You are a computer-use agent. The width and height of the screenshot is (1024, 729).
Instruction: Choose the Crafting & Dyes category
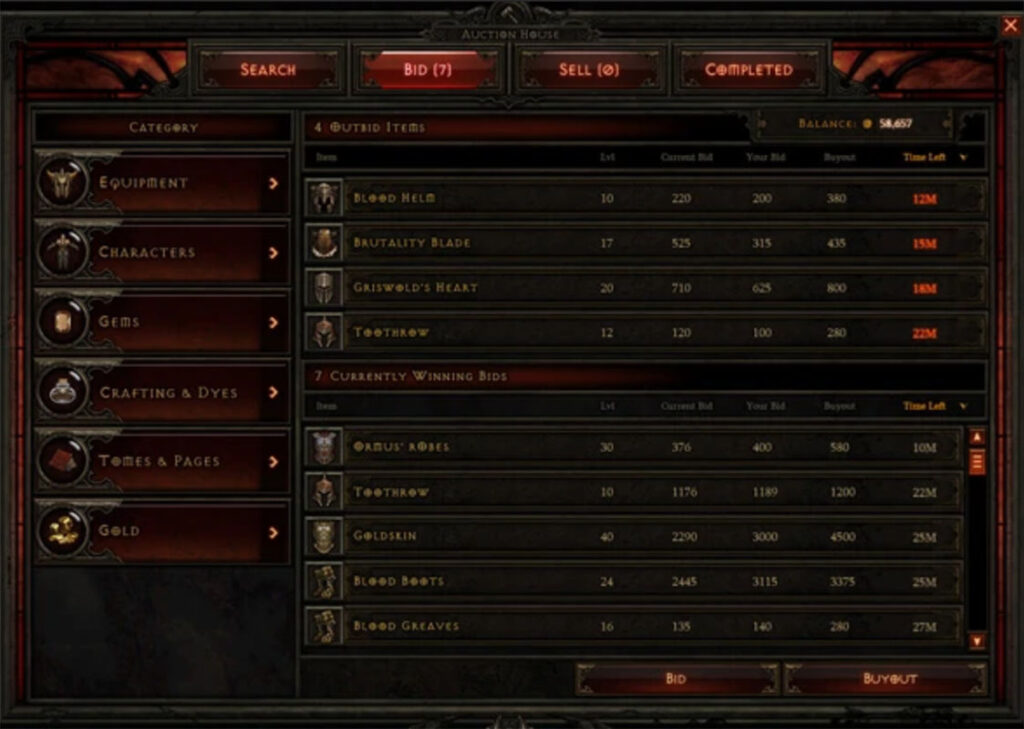[162, 392]
